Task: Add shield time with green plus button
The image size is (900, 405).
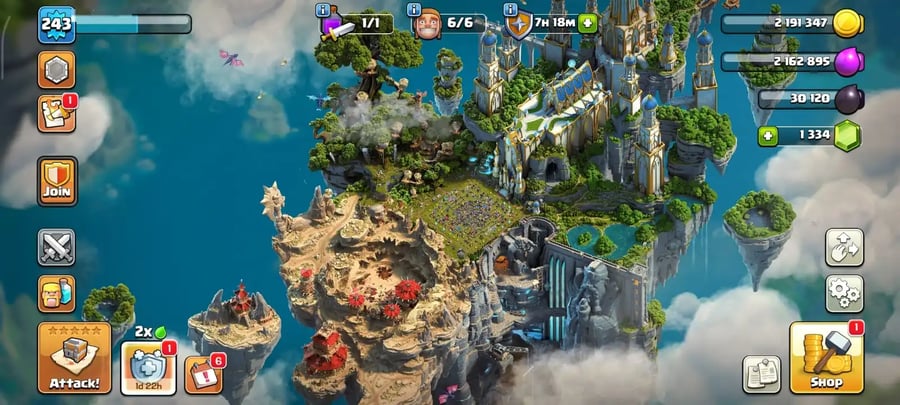Action: tap(587, 23)
